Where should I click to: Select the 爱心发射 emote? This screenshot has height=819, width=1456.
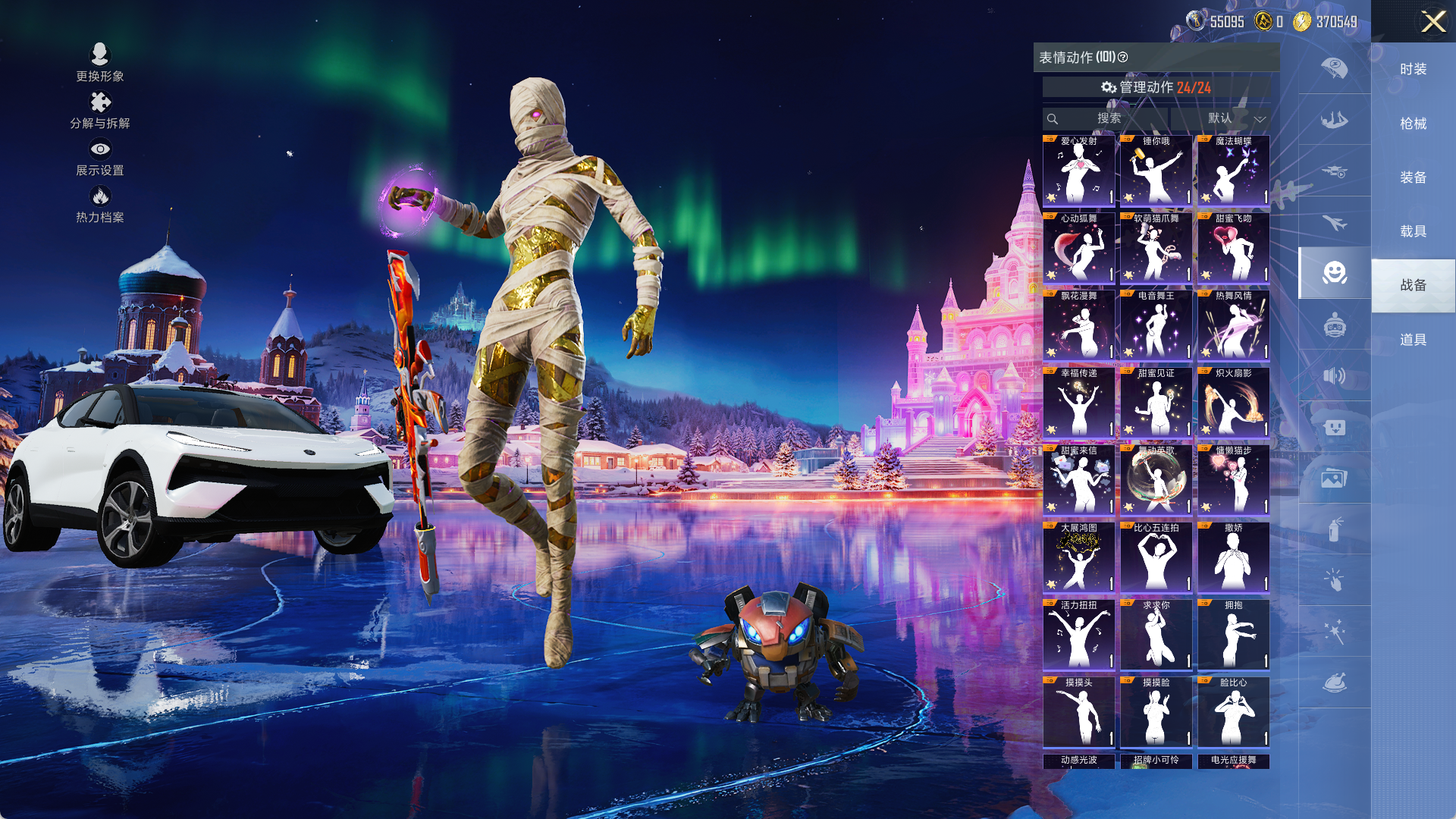(x=1078, y=171)
